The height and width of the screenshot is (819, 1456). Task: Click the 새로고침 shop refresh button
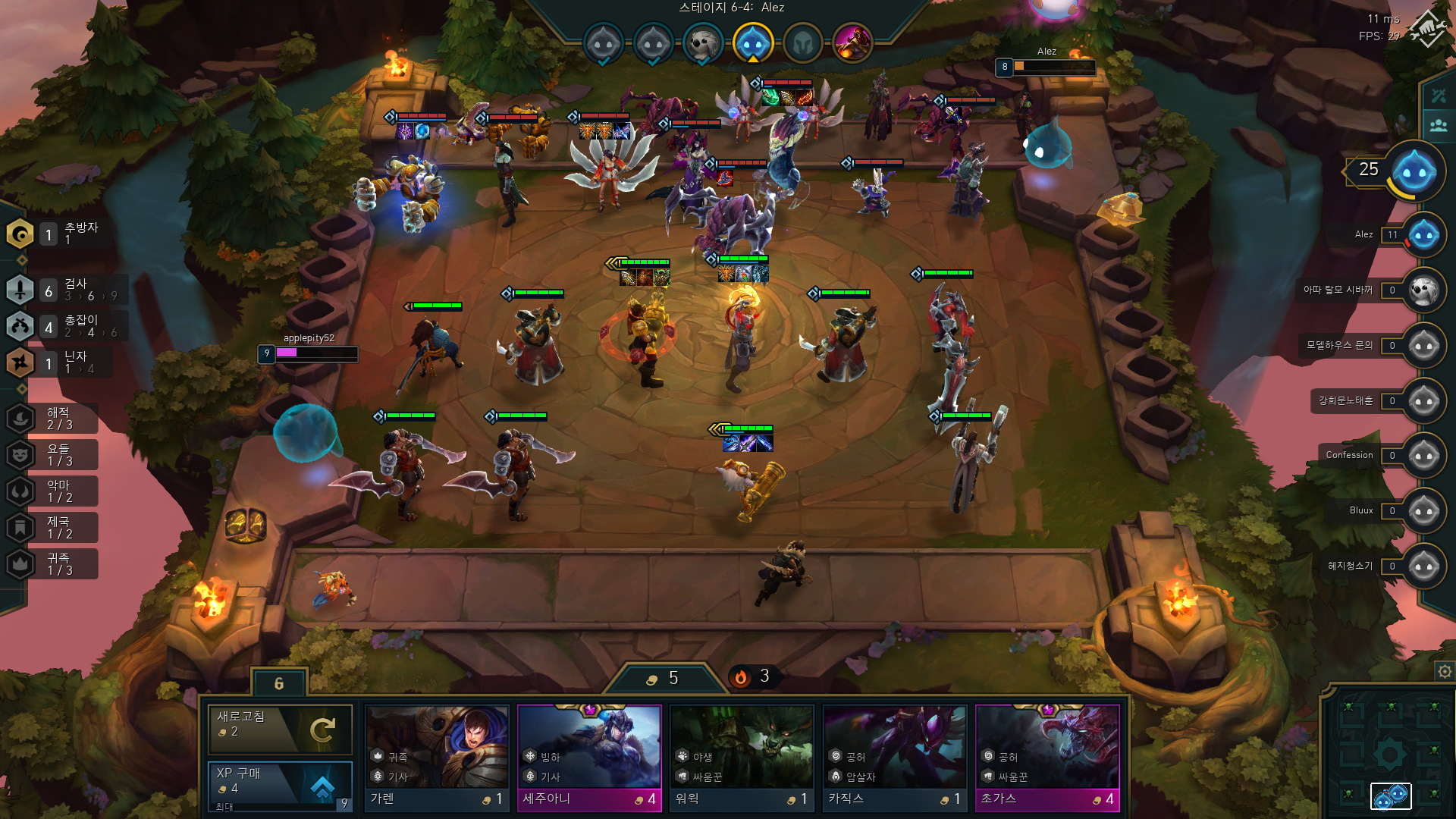coord(280,729)
